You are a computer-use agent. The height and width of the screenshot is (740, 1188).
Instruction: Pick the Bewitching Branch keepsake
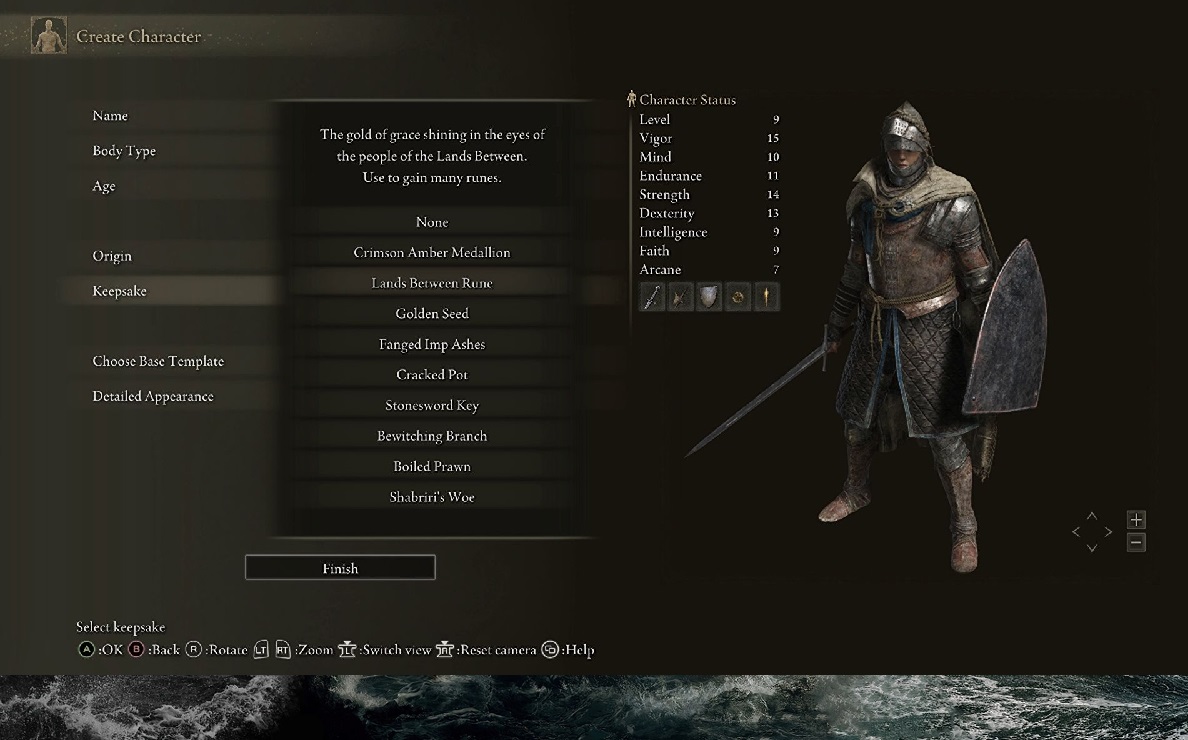click(432, 436)
